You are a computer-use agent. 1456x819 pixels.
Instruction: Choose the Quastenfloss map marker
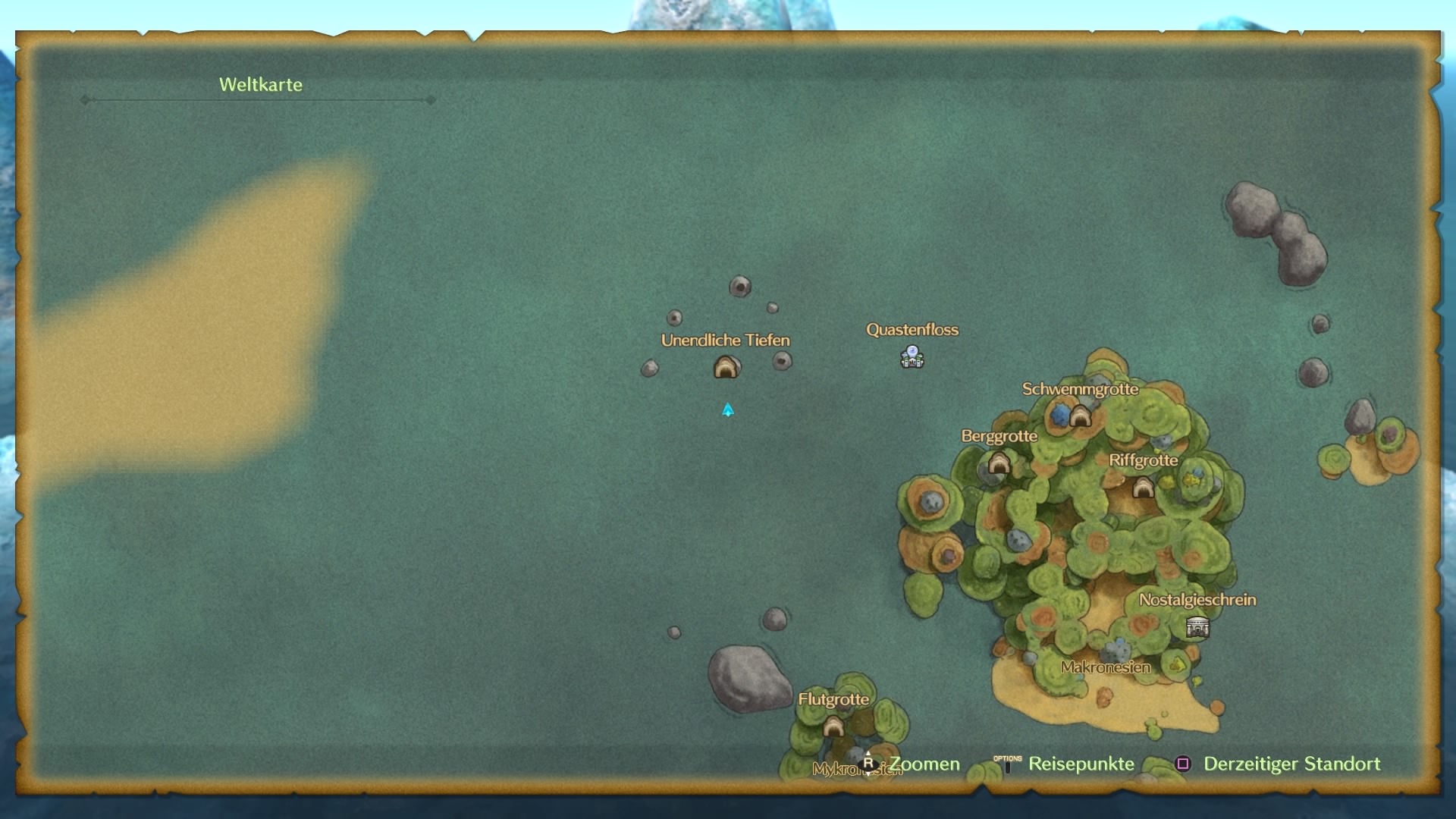tap(912, 356)
